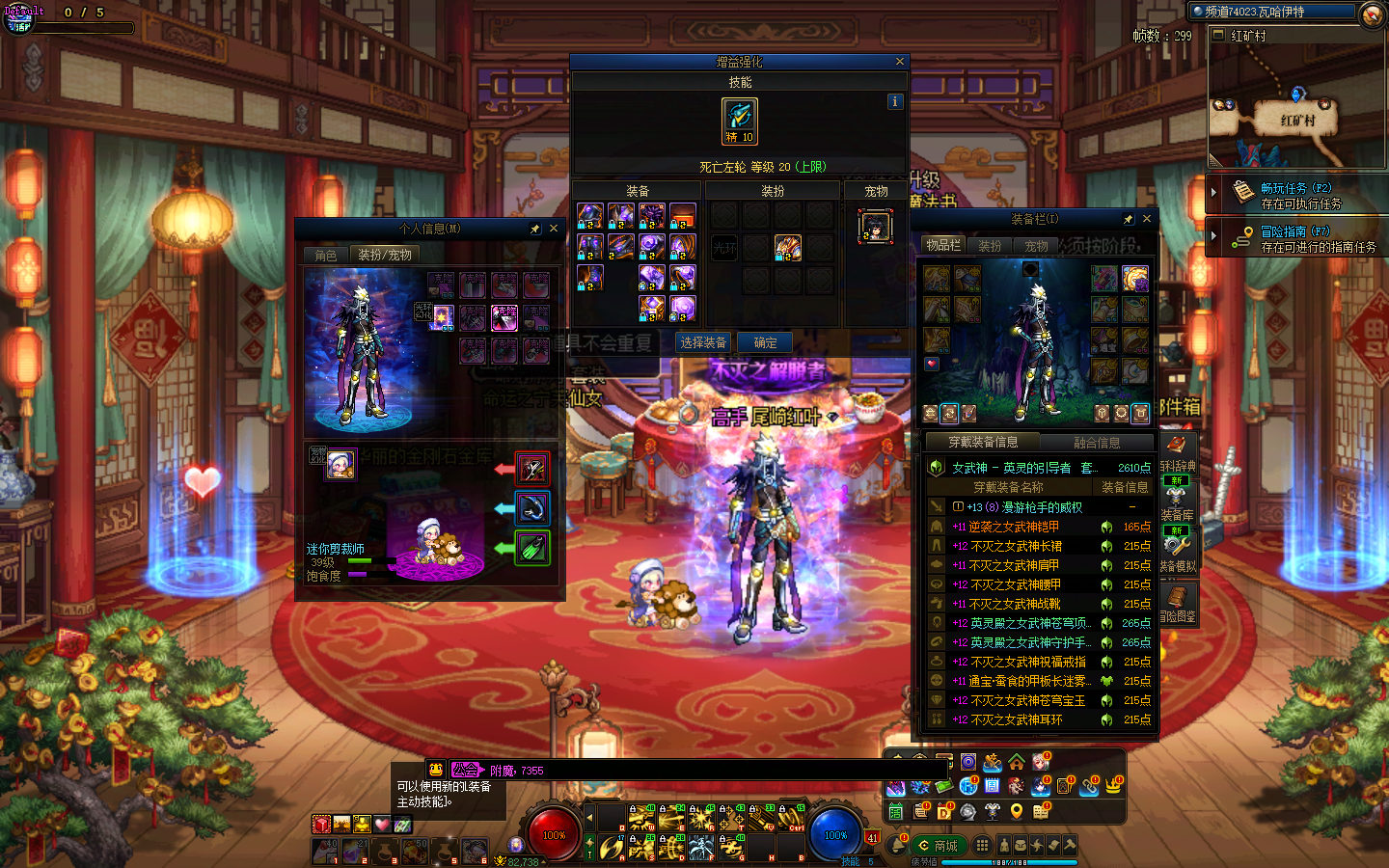Open the 冒险指南 (F7) guide
The height and width of the screenshot is (868, 1389).
click(x=1295, y=238)
